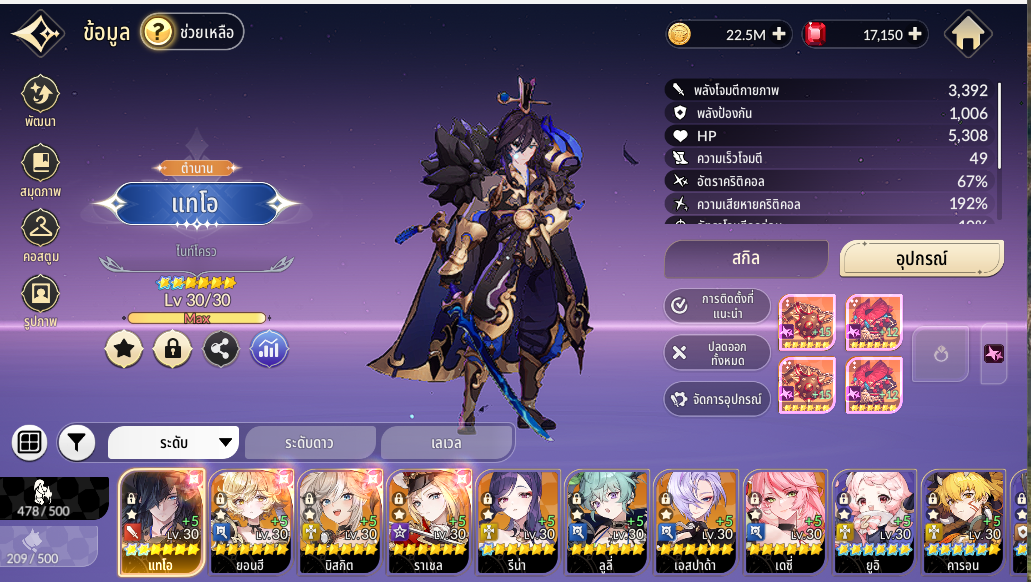Open the ระดับ sort dropdown

tap(174, 442)
